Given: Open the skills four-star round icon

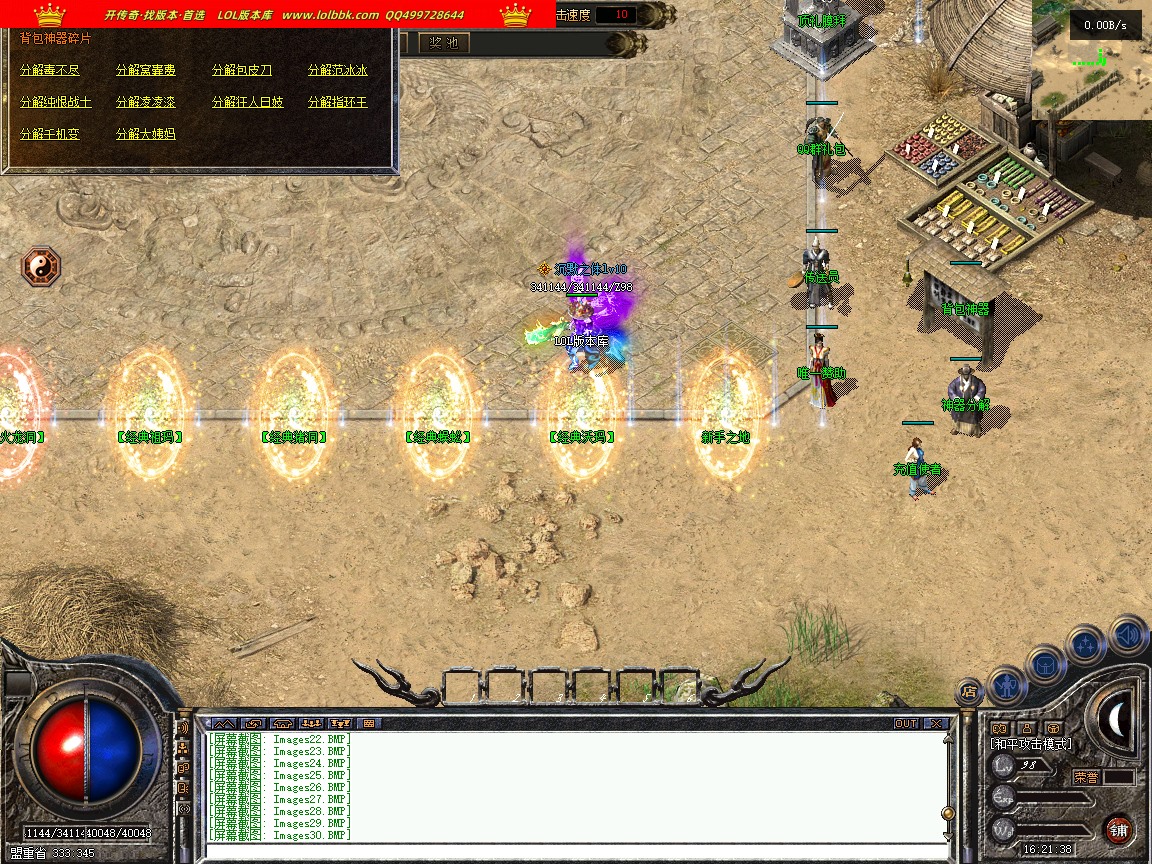Looking at the screenshot, I should click(x=1086, y=645).
